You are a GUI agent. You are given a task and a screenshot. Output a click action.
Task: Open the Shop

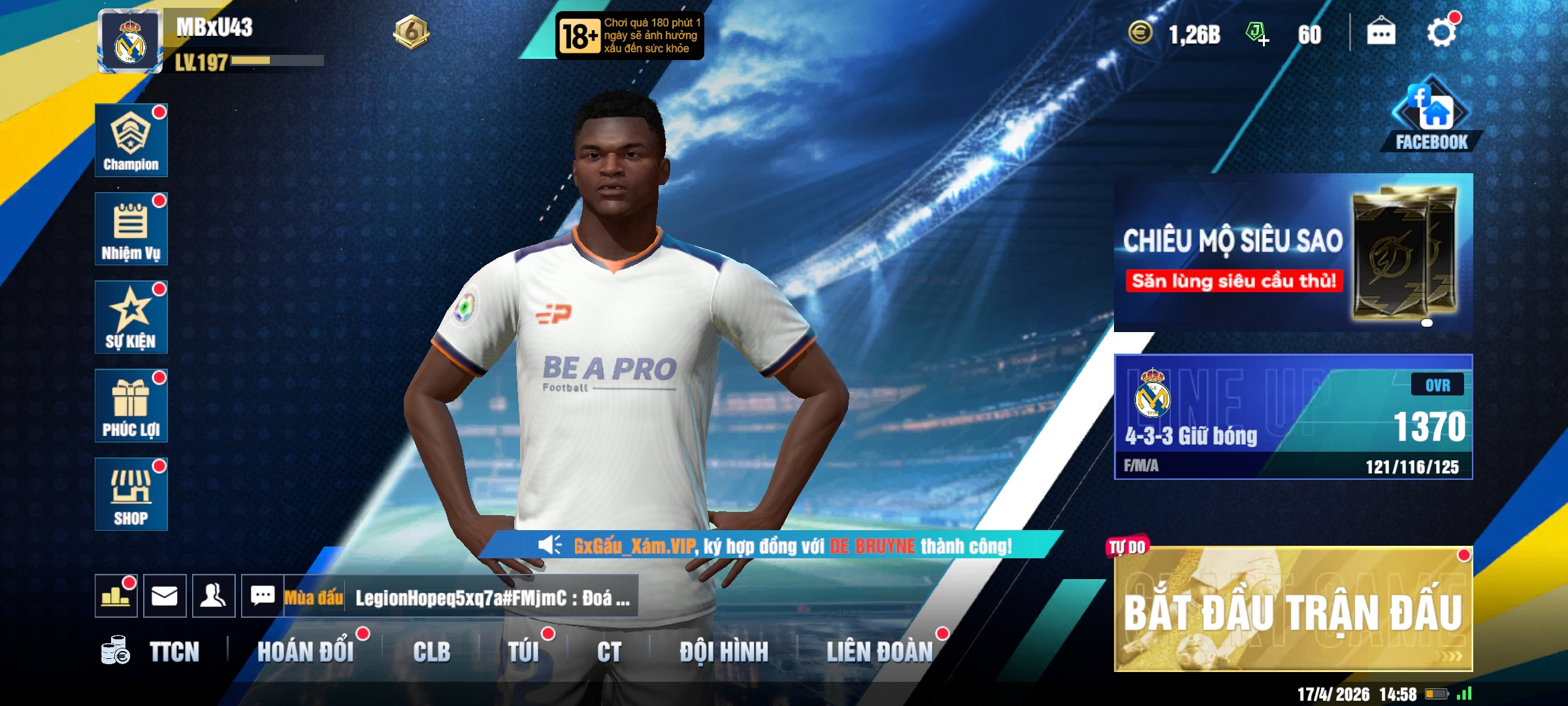pos(131,494)
